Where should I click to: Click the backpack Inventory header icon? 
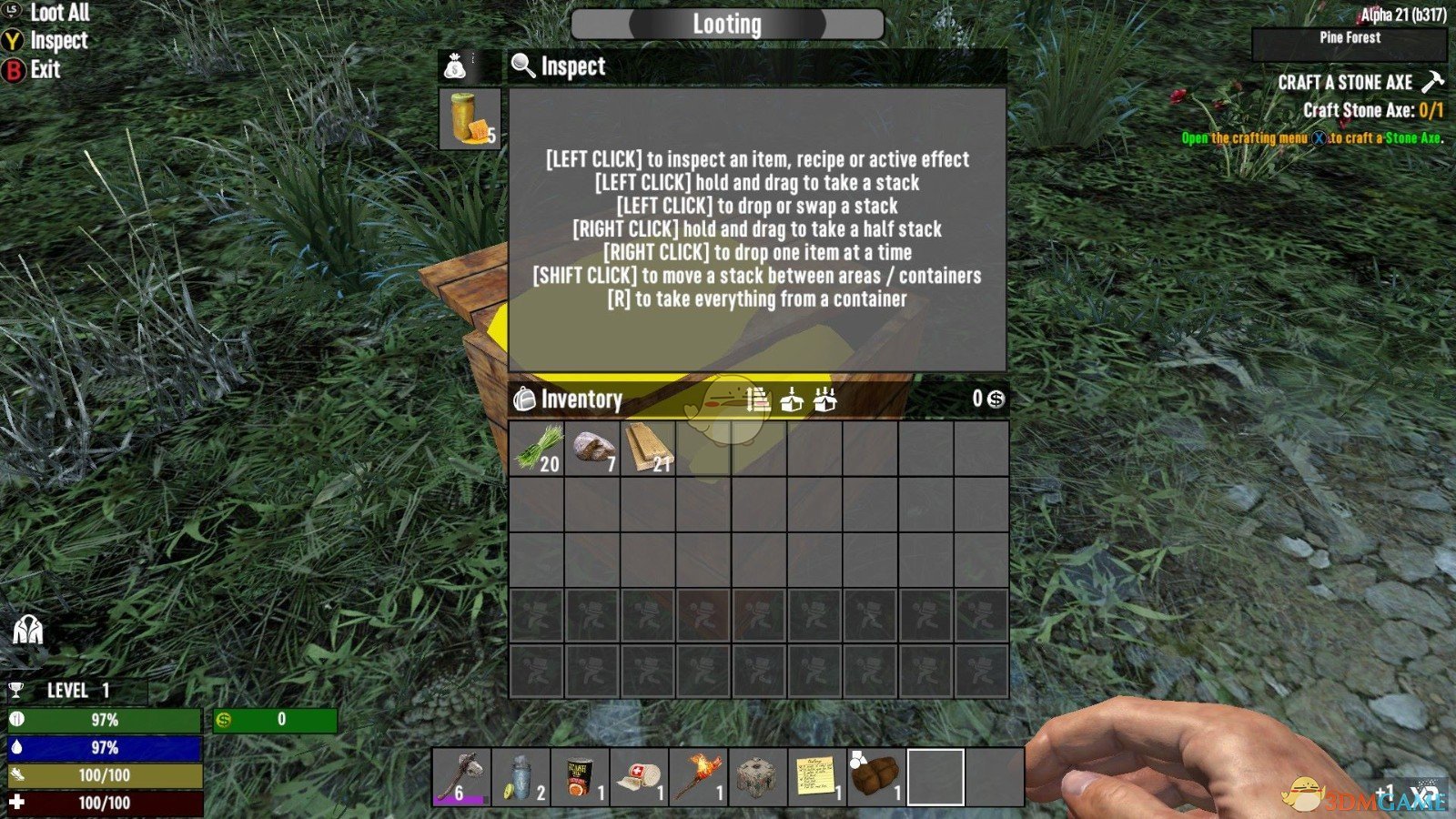[525, 399]
